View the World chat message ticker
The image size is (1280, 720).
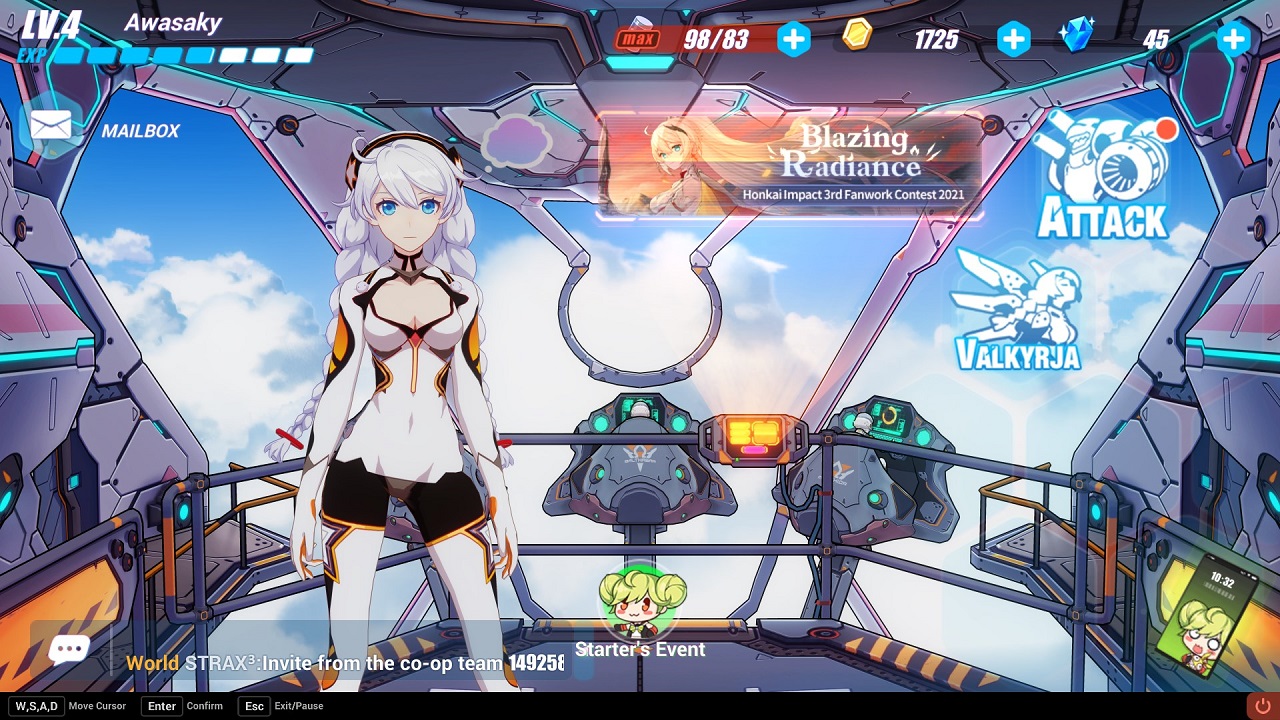[345, 663]
